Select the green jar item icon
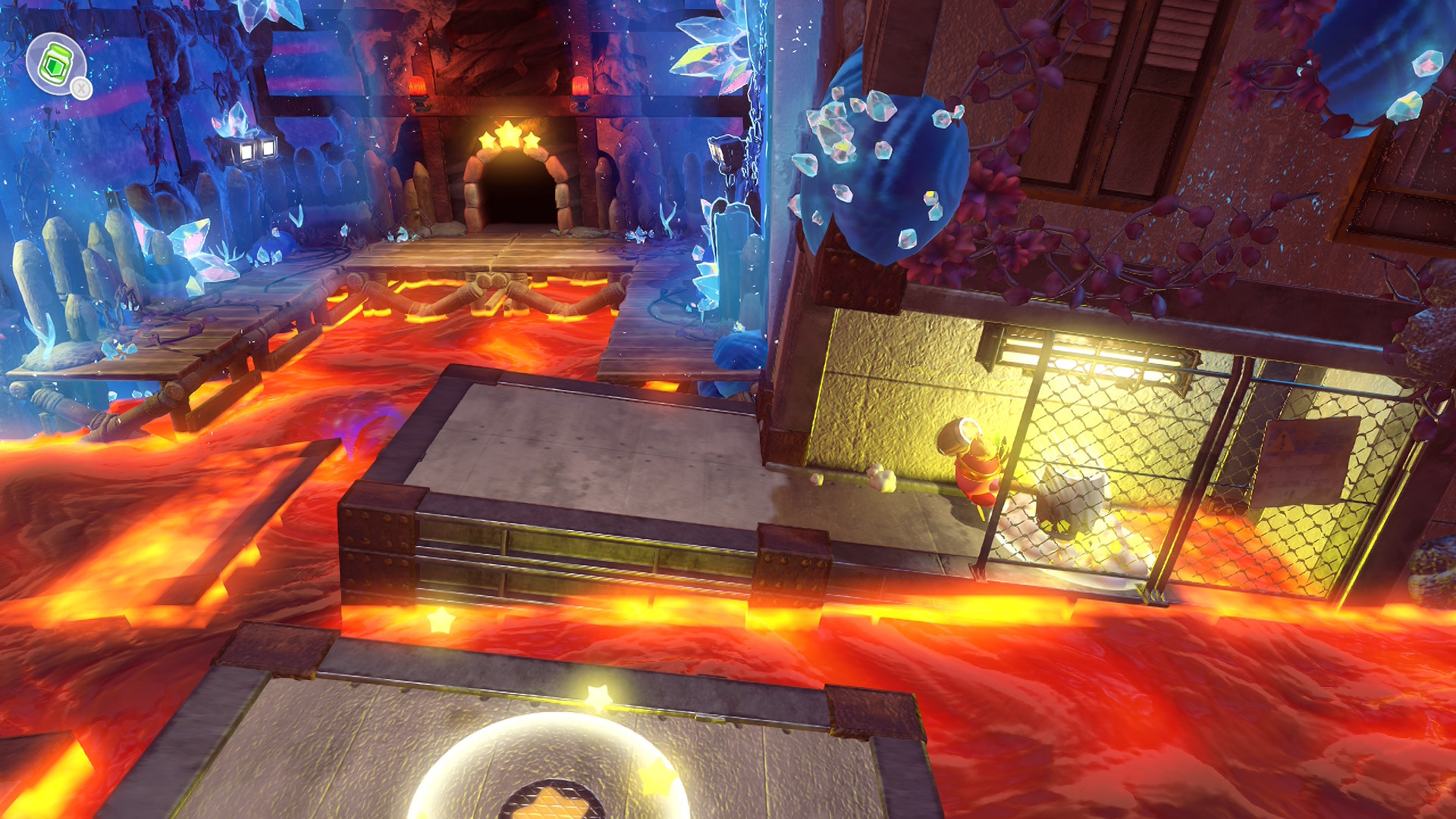Screen dimensions: 1456x819 55,64
